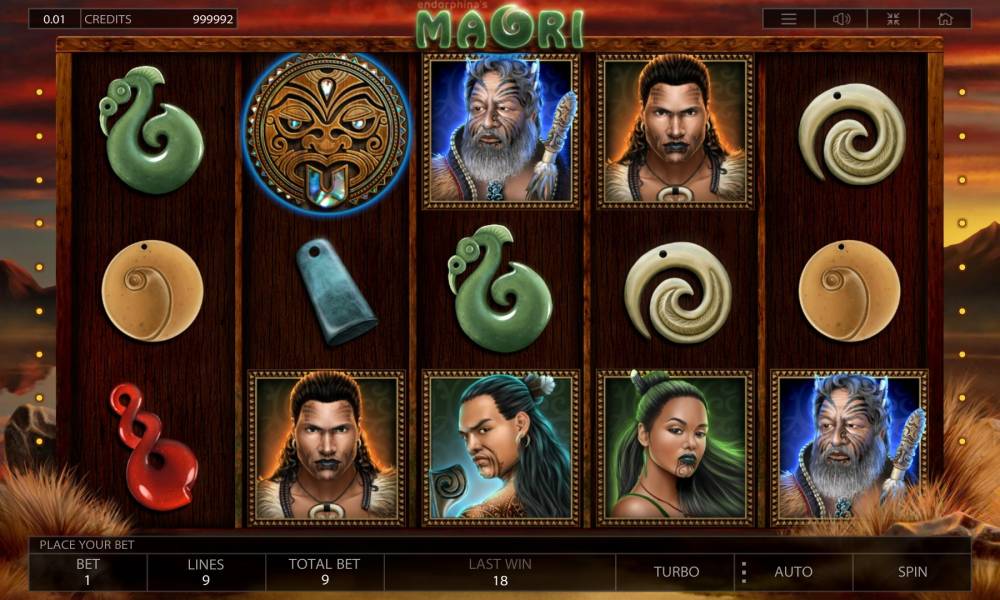Toggle sound with the speaker icon

click(841, 19)
